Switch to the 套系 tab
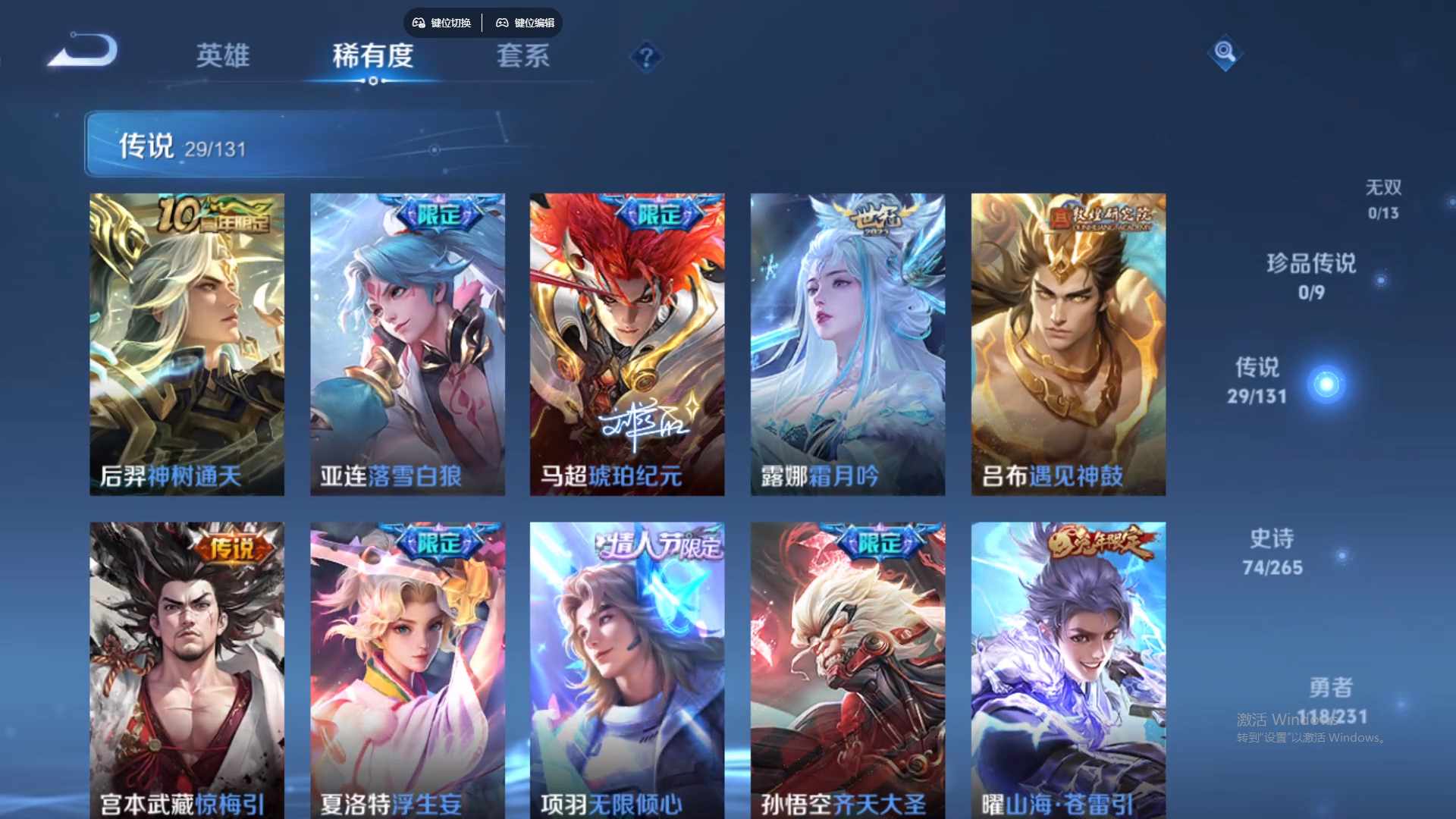This screenshot has height=819, width=1456. (x=522, y=56)
